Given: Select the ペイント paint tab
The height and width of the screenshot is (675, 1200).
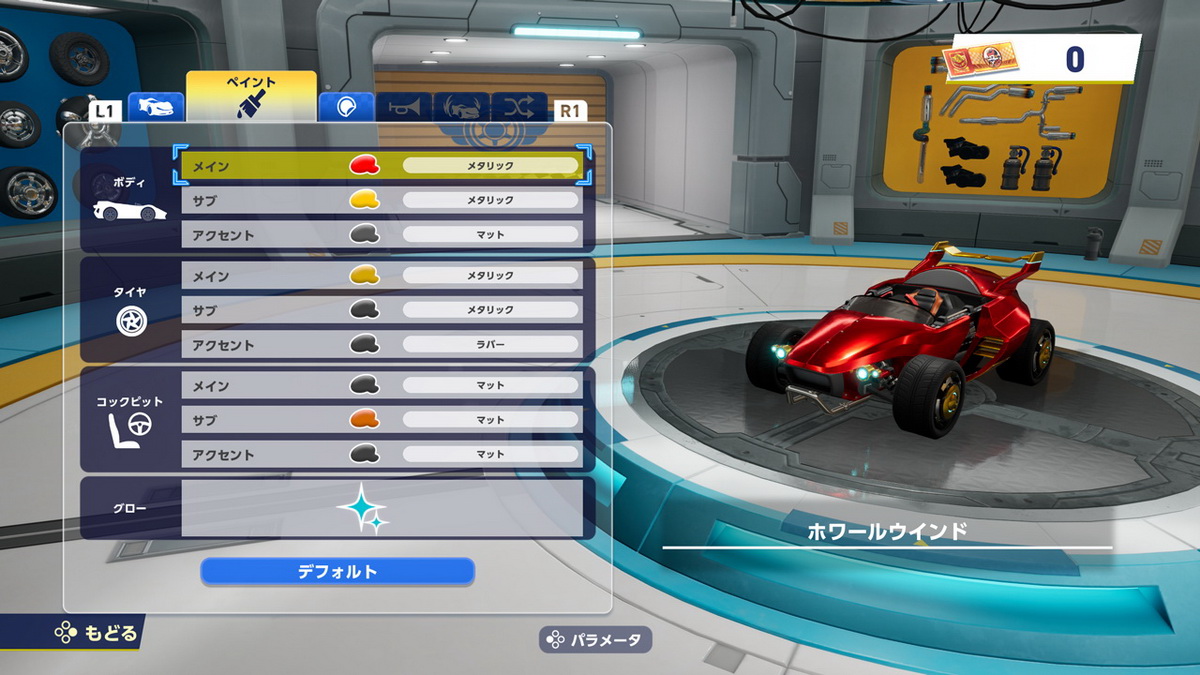Looking at the screenshot, I should click(x=251, y=97).
